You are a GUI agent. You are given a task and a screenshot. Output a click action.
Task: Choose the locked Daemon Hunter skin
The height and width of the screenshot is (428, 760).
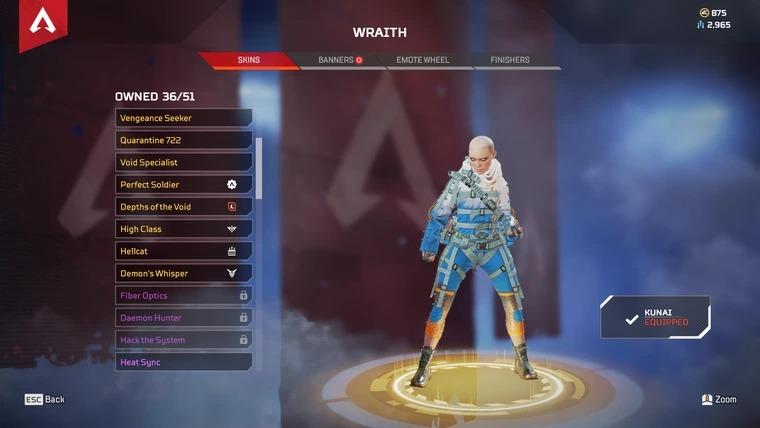pos(183,318)
